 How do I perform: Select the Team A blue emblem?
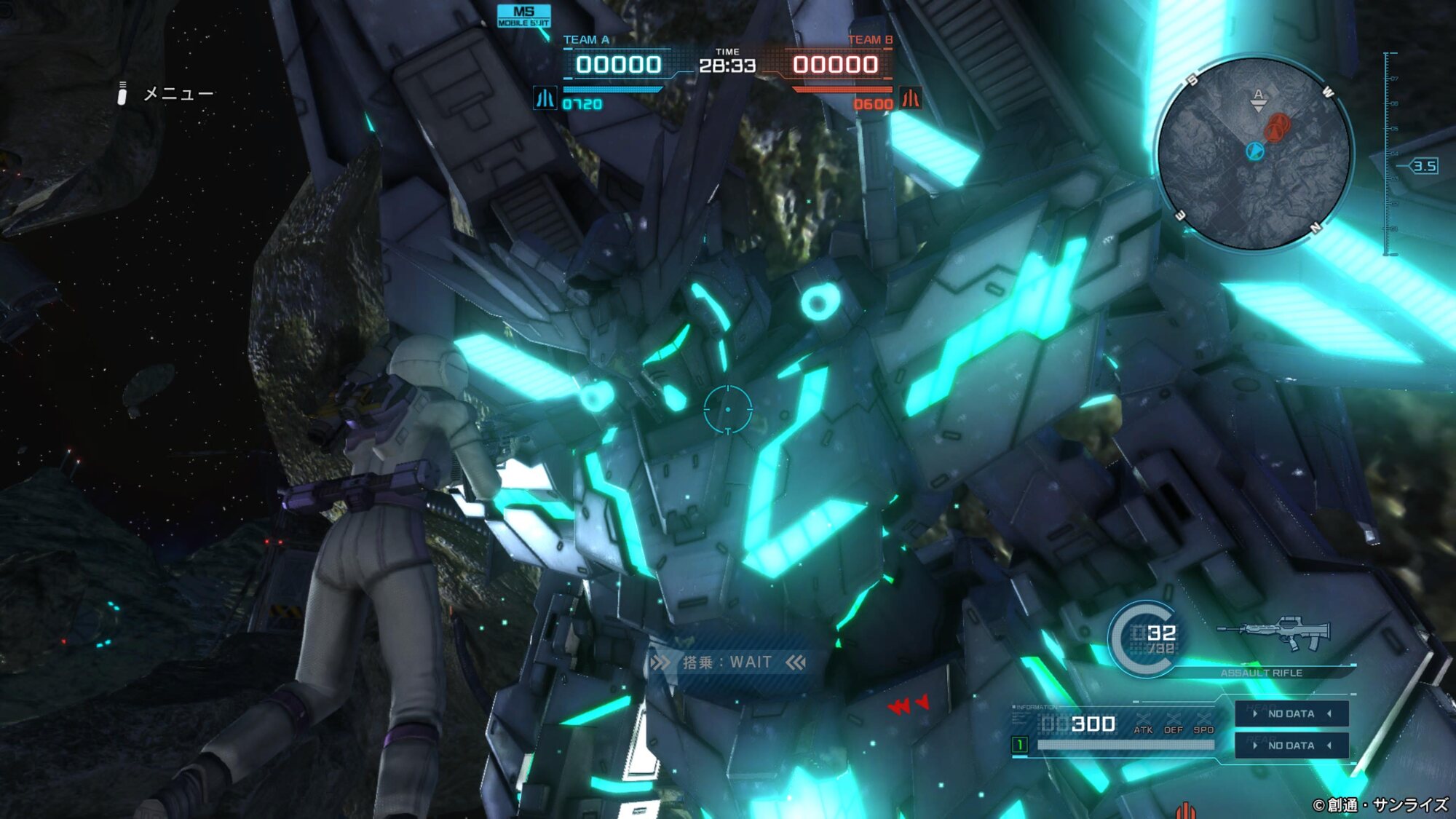tap(545, 98)
